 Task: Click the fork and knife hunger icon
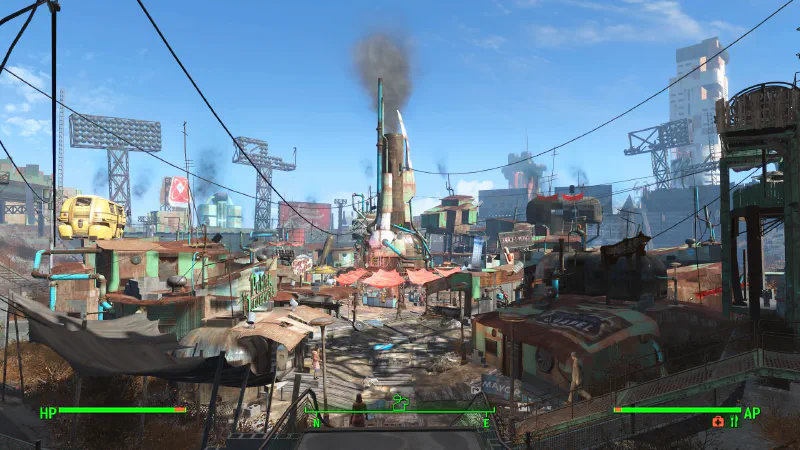[734, 422]
